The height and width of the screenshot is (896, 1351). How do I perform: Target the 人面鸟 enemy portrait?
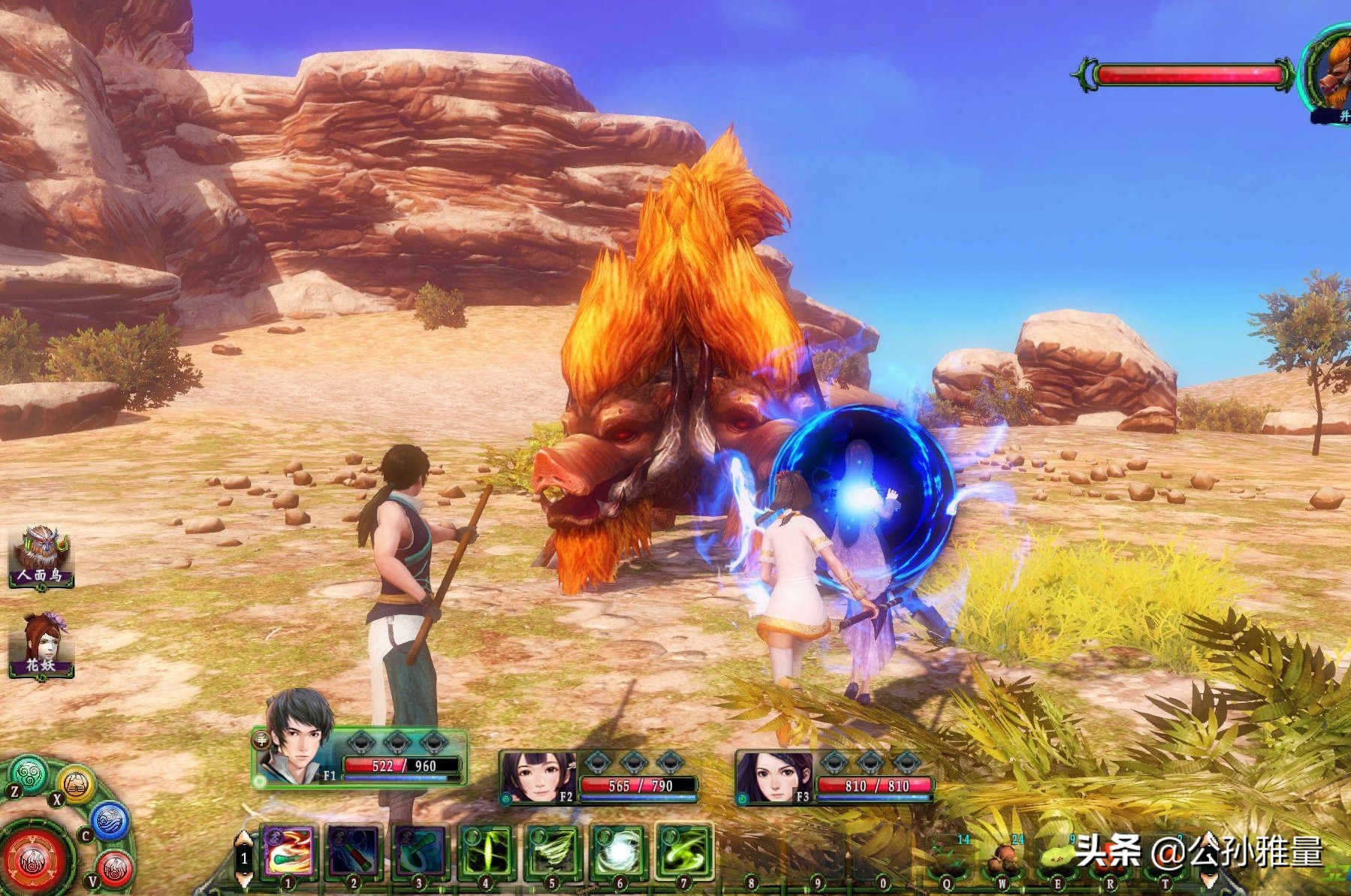click(x=41, y=555)
